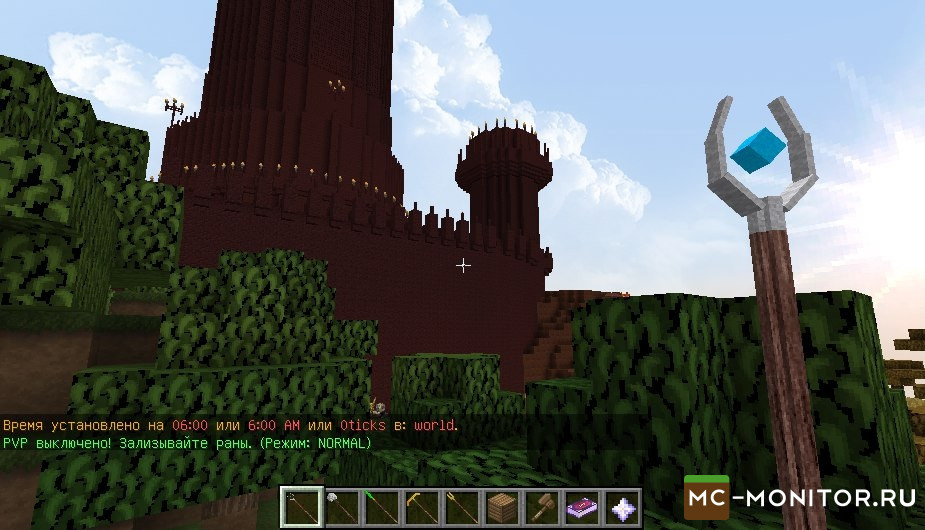Select the white-orb staff hotbar slot
The height and width of the screenshot is (530, 925).
pos(341,508)
